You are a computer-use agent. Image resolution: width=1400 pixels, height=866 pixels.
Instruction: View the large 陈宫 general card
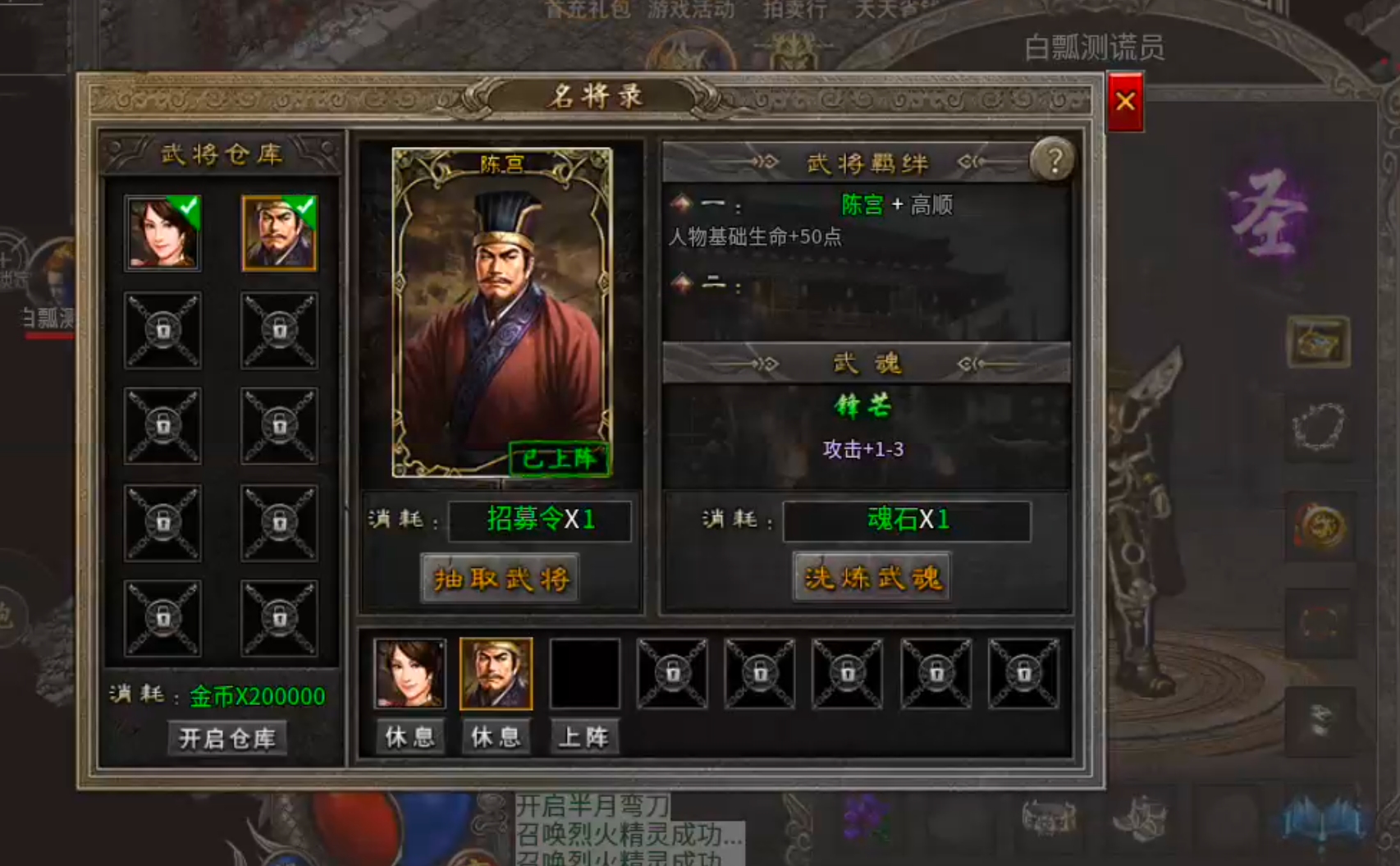pyautogui.click(x=501, y=312)
